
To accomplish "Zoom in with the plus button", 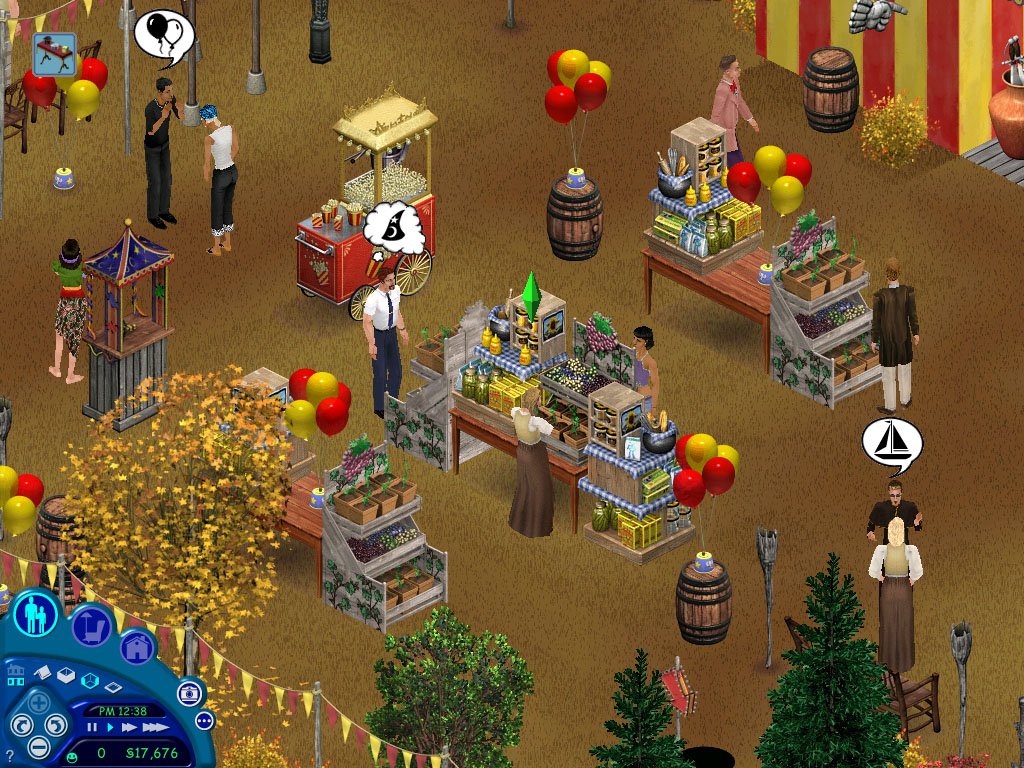I will [39, 702].
